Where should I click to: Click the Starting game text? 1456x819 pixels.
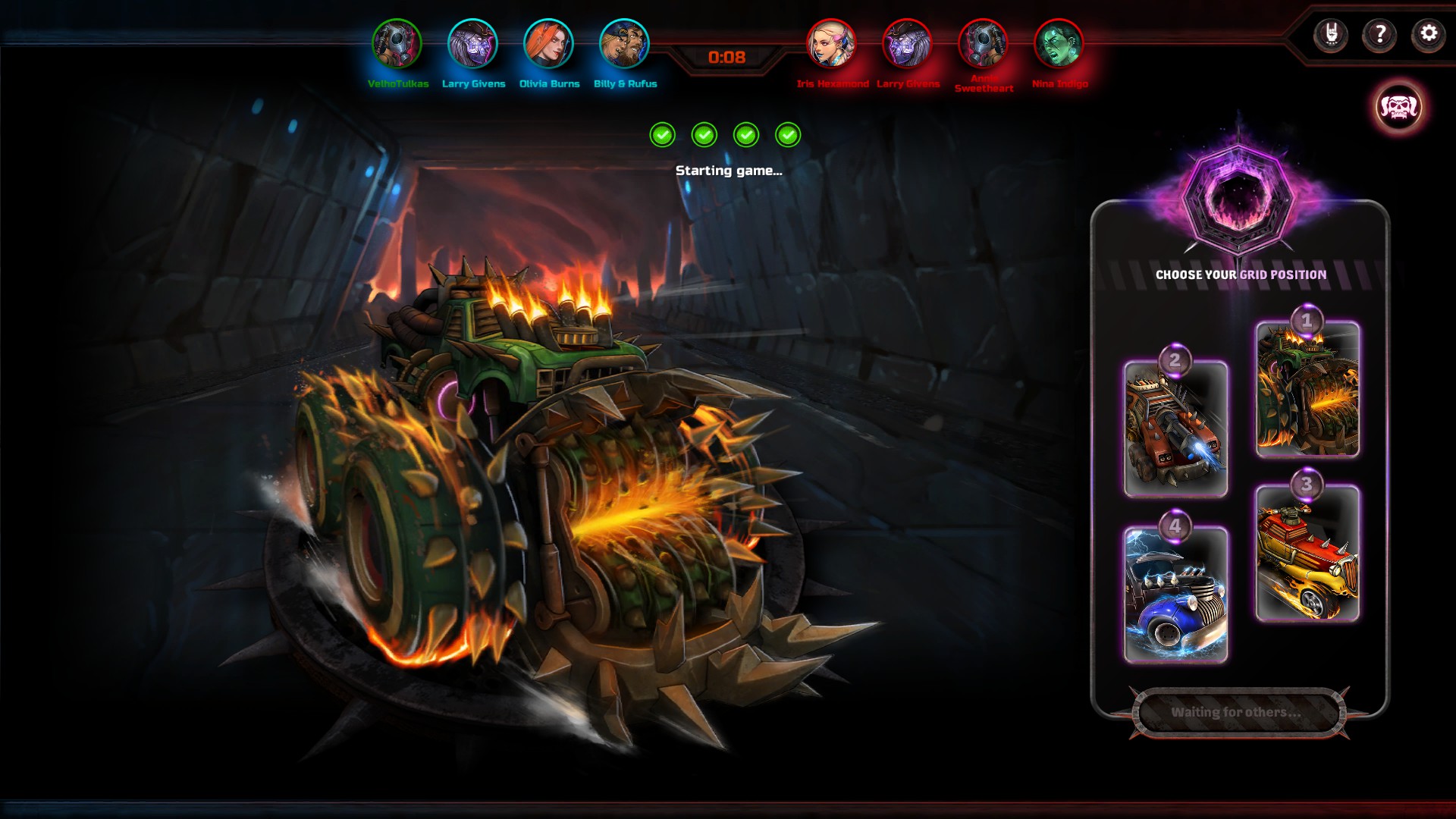tap(728, 171)
